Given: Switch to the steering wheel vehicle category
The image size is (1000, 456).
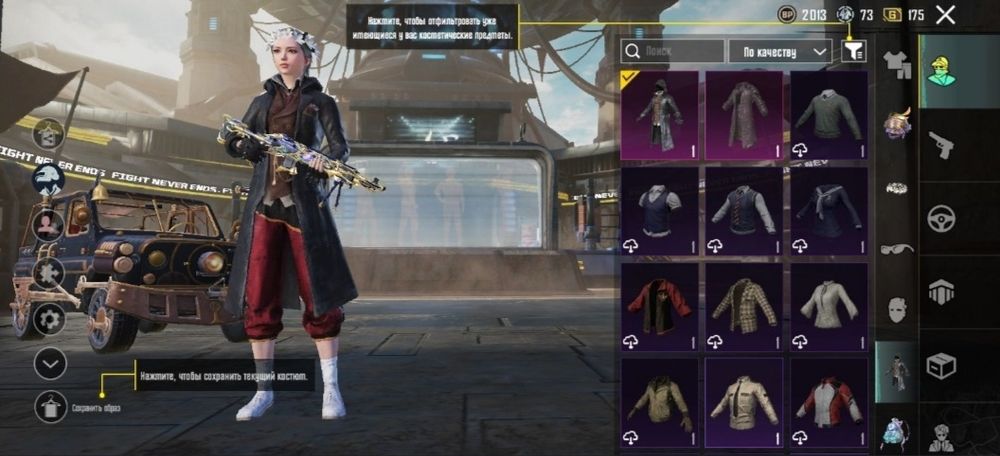Looking at the screenshot, I should [x=941, y=219].
